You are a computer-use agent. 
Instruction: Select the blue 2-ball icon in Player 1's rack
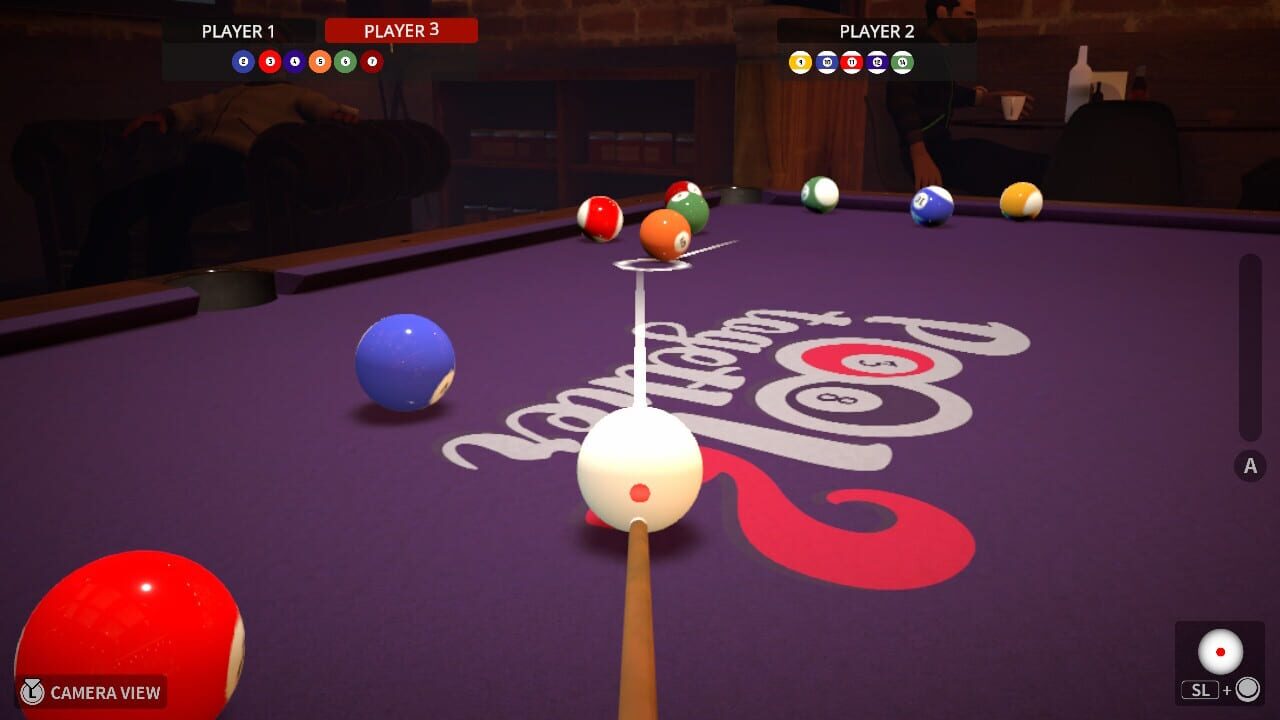243,60
